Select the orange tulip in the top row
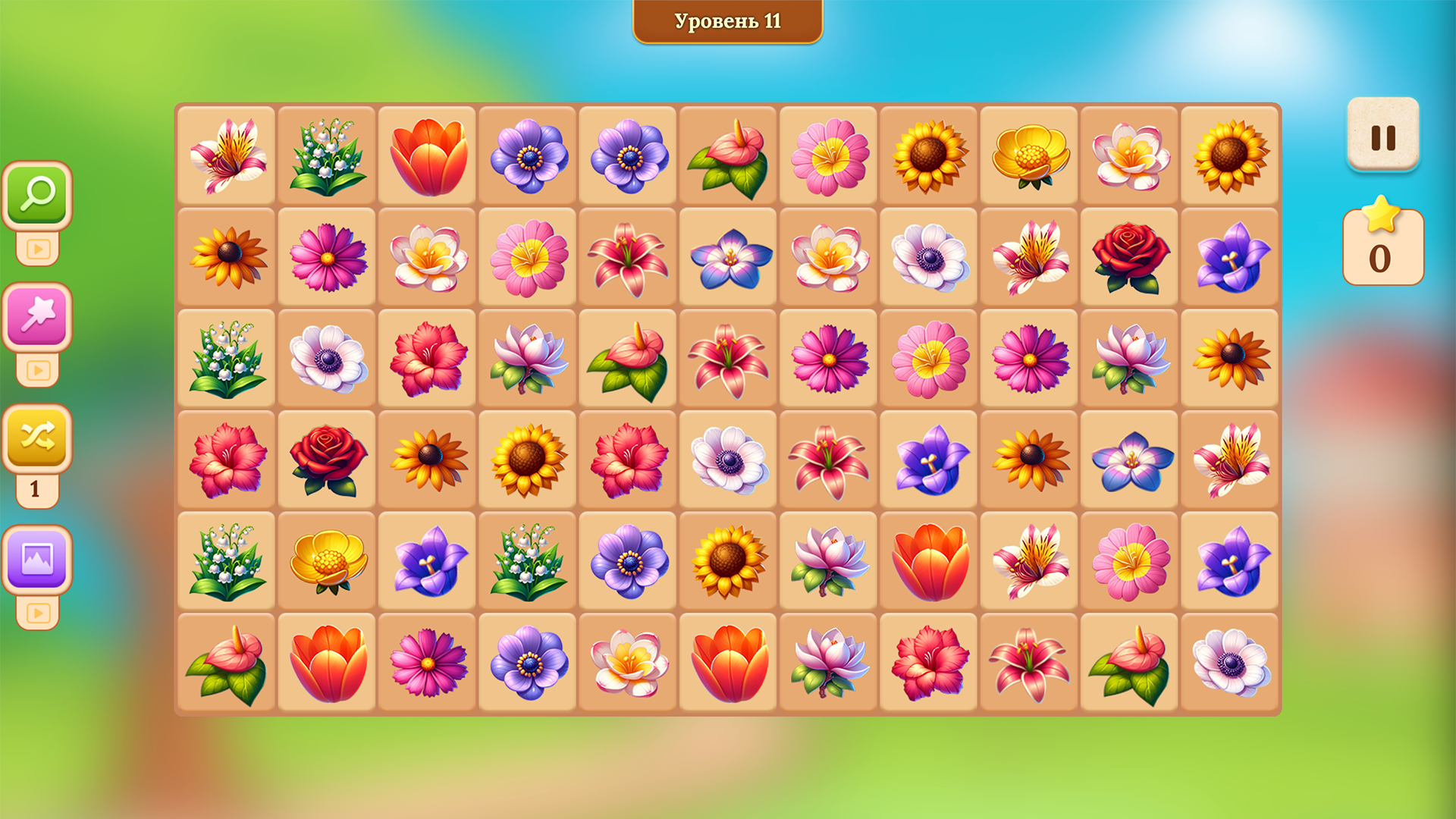The image size is (1456, 819). click(x=427, y=155)
